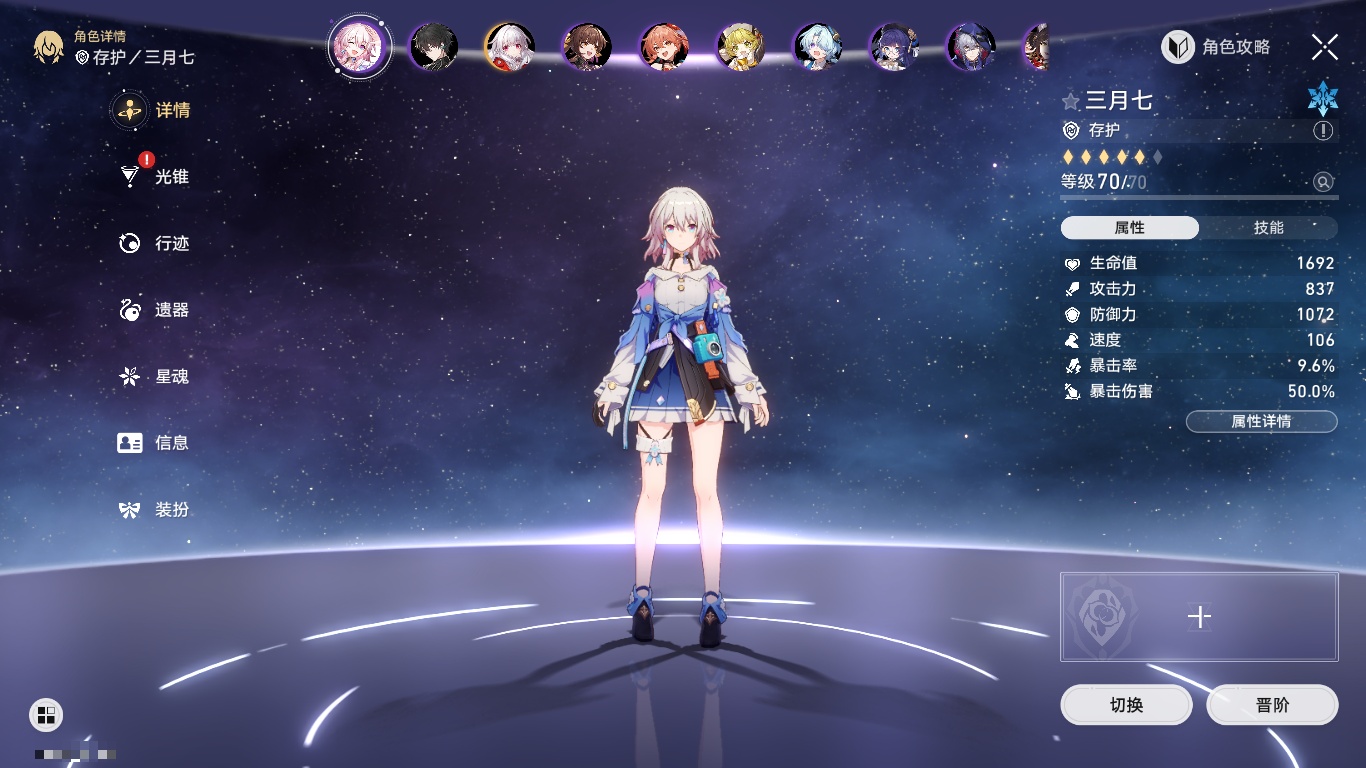This screenshot has width=1366, height=768.
Task: Select the 行迹 traces menu entry
Action: tap(155, 243)
